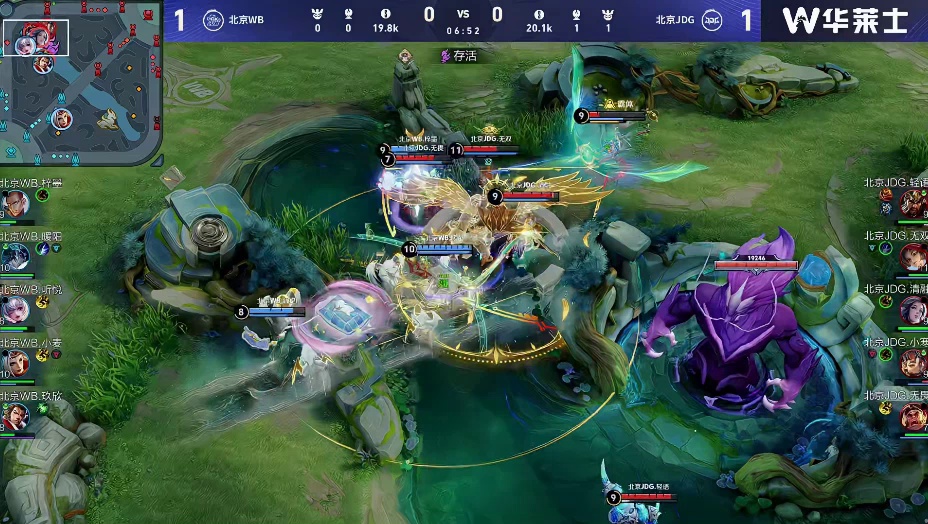This screenshot has height=524, width=928.
Task: Open the 华莱士 sponsor banner
Action: [843, 20]
